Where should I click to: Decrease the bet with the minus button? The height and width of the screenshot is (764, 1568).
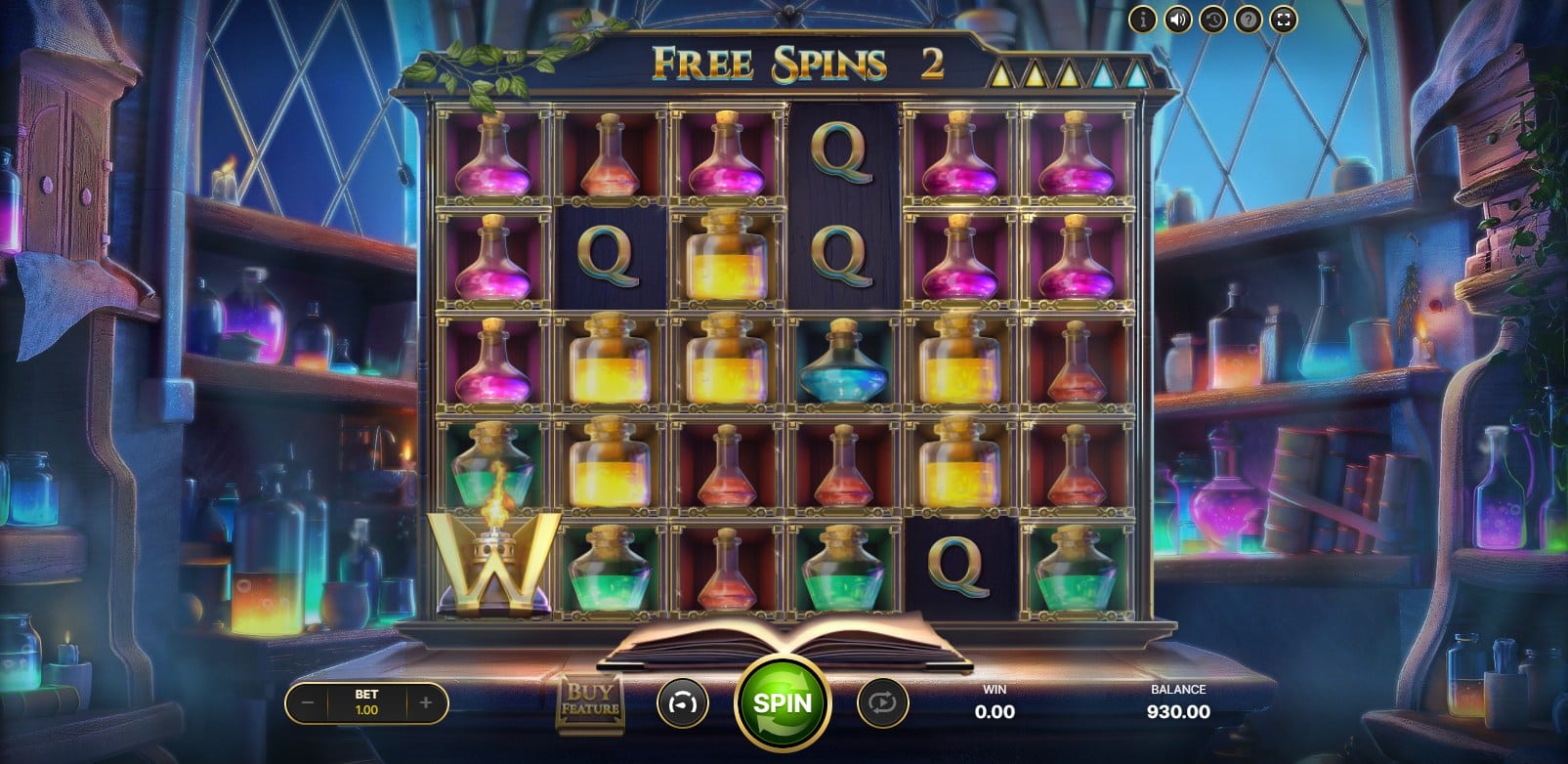tap(308, 702)
